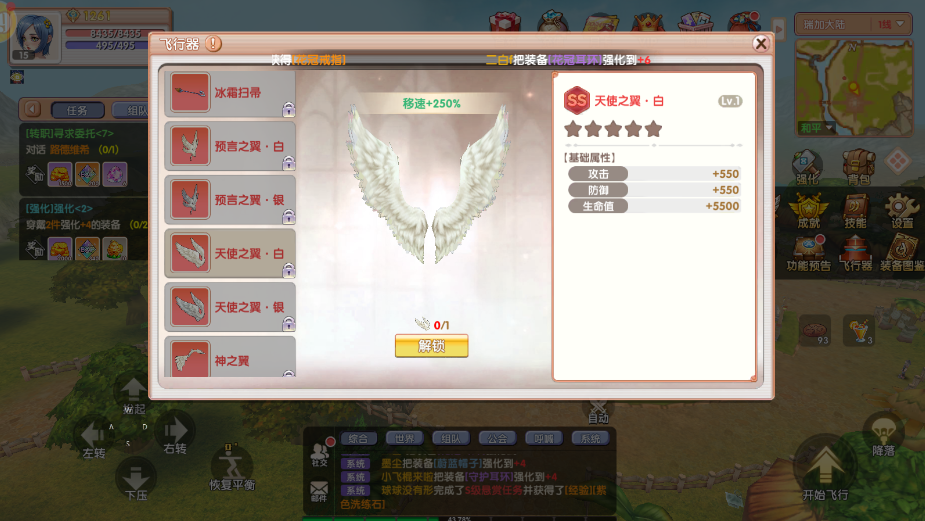Select 天使之翼·银 wings entry
This screenshot has height=521, width=925.
click(229, 307)
